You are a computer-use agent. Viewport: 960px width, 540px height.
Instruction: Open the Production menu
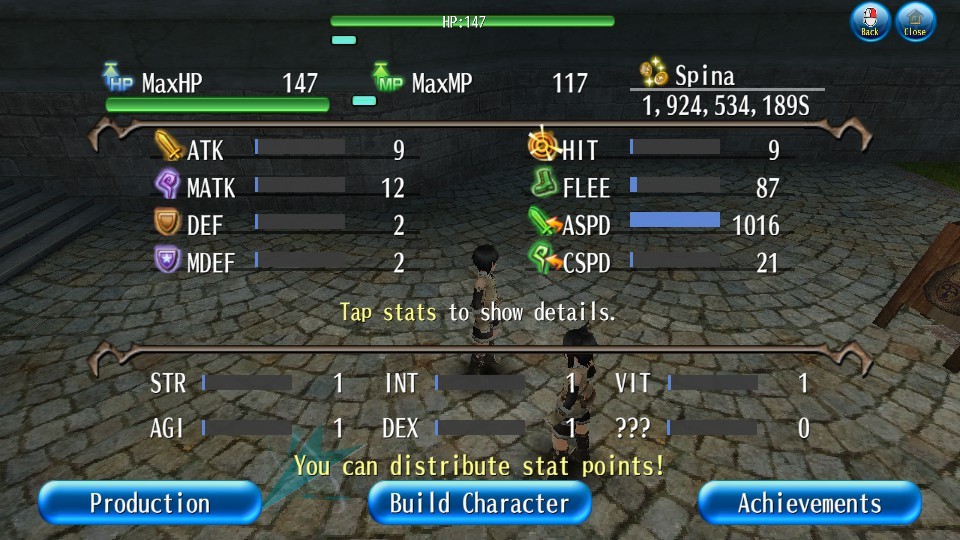pos(150,502)
